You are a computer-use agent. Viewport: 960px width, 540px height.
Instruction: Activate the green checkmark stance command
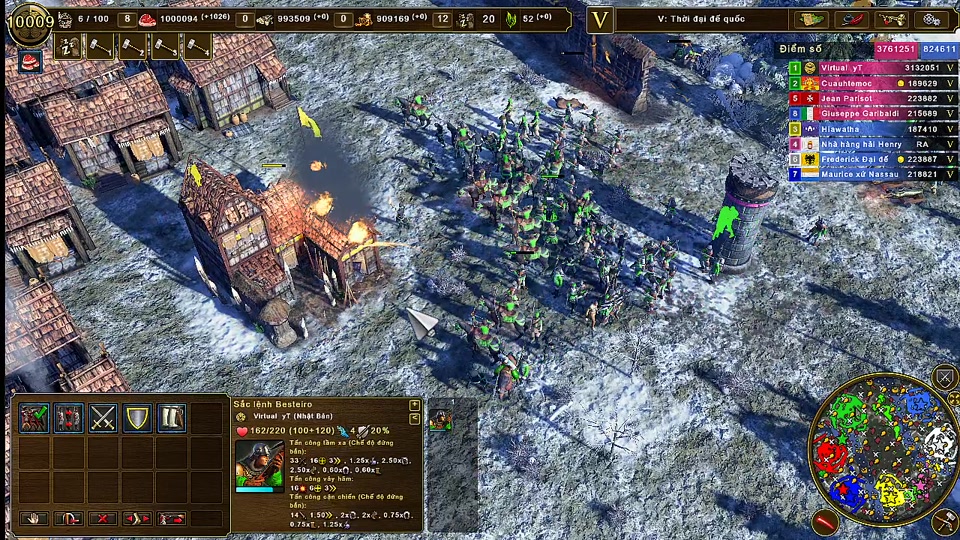point(34,418)
